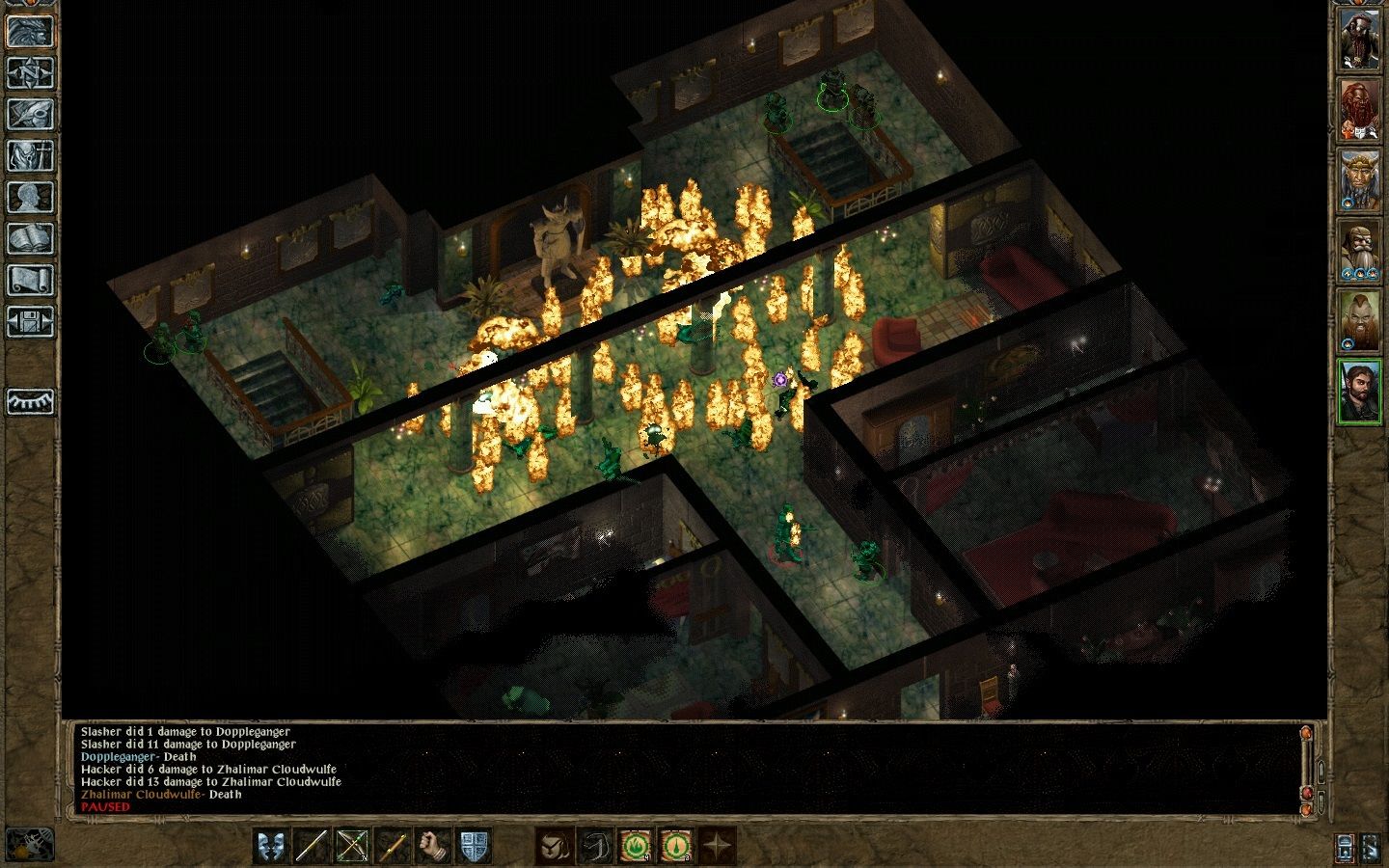Activate the shield guard button
Image resolution: width=1389 pixels, height=868 pixels.
(x=473, y=846)
